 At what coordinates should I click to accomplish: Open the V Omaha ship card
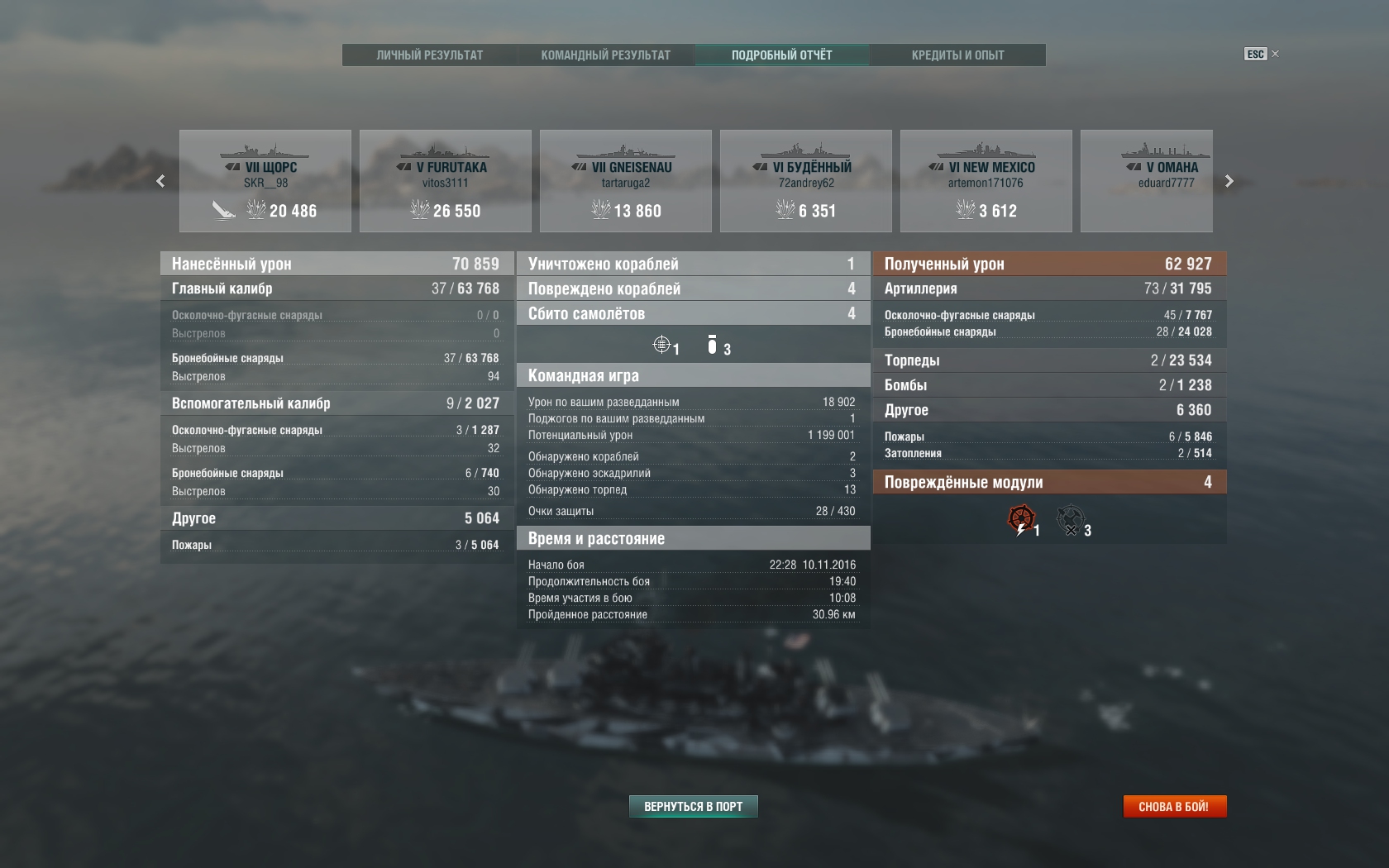click(x=1147, y=181)
